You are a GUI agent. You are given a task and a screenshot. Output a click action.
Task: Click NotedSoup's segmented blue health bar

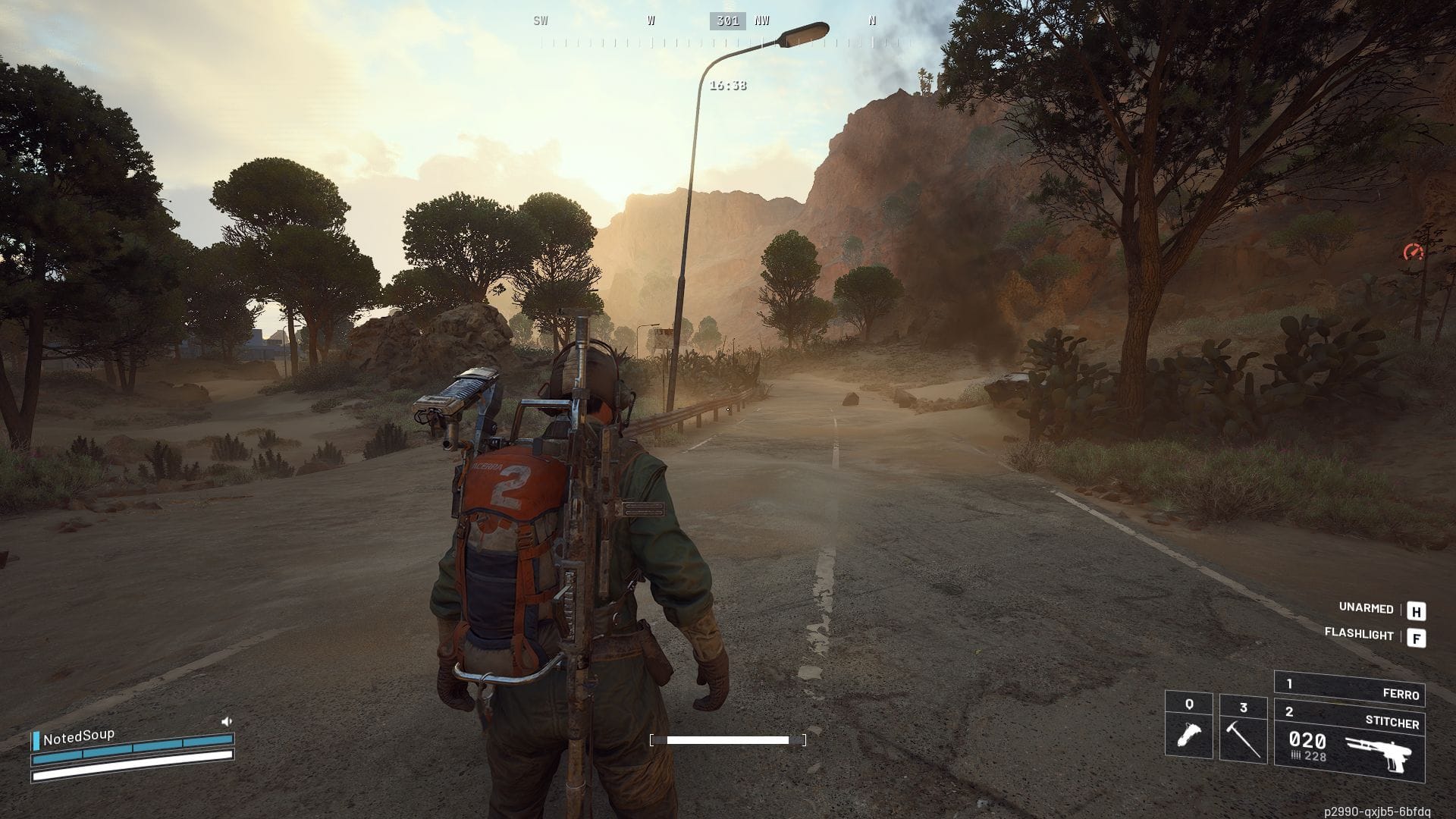click(x=133, y=747)
